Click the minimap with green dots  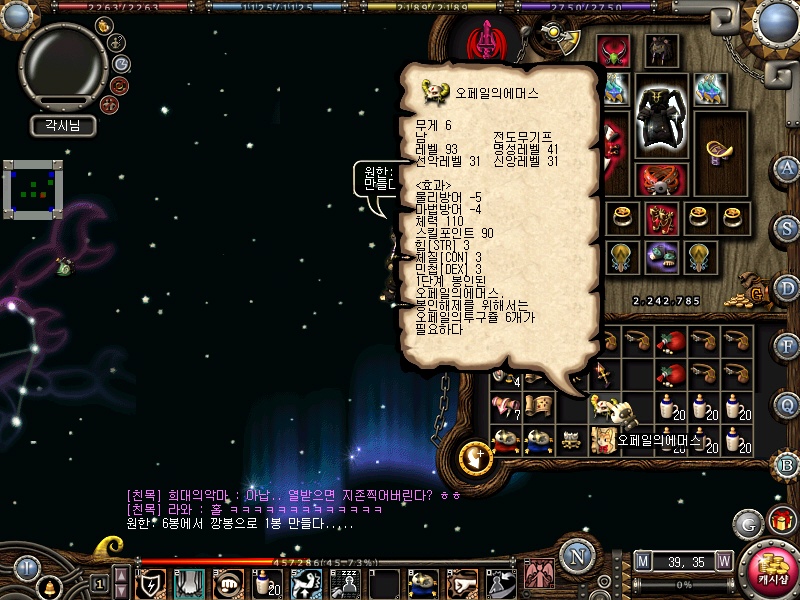pyautogui.click(x=33, y=188)
